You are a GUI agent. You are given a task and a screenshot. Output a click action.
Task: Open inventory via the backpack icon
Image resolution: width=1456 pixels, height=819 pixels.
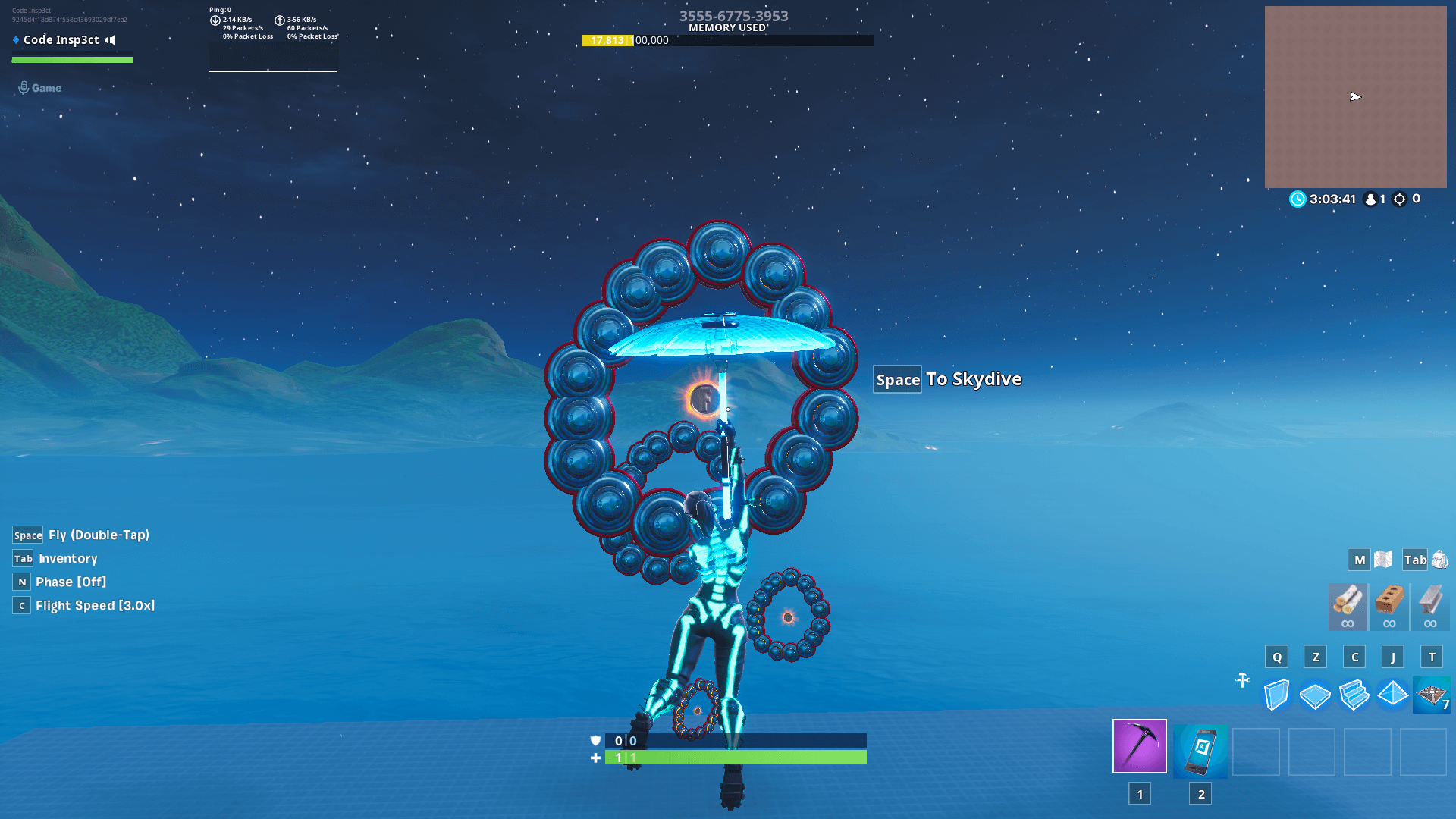[x=1439, y=559]
